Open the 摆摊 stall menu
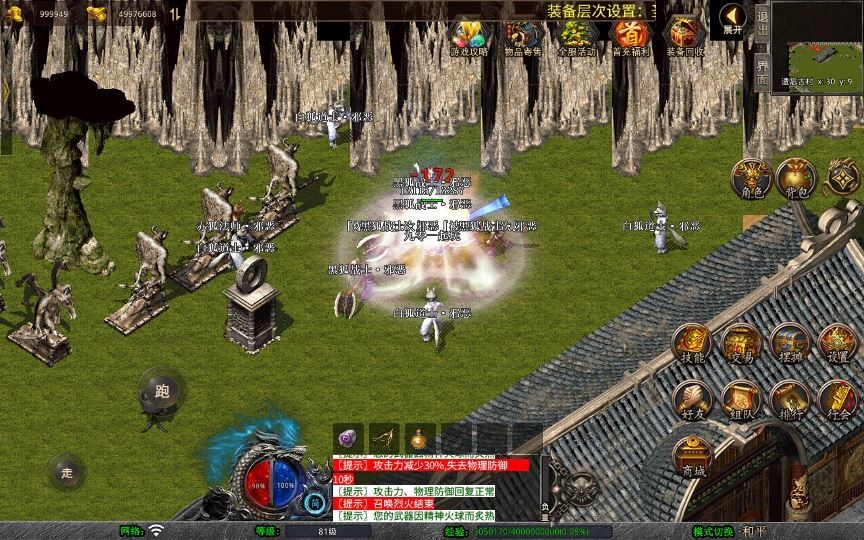 (x=789, y=345)
